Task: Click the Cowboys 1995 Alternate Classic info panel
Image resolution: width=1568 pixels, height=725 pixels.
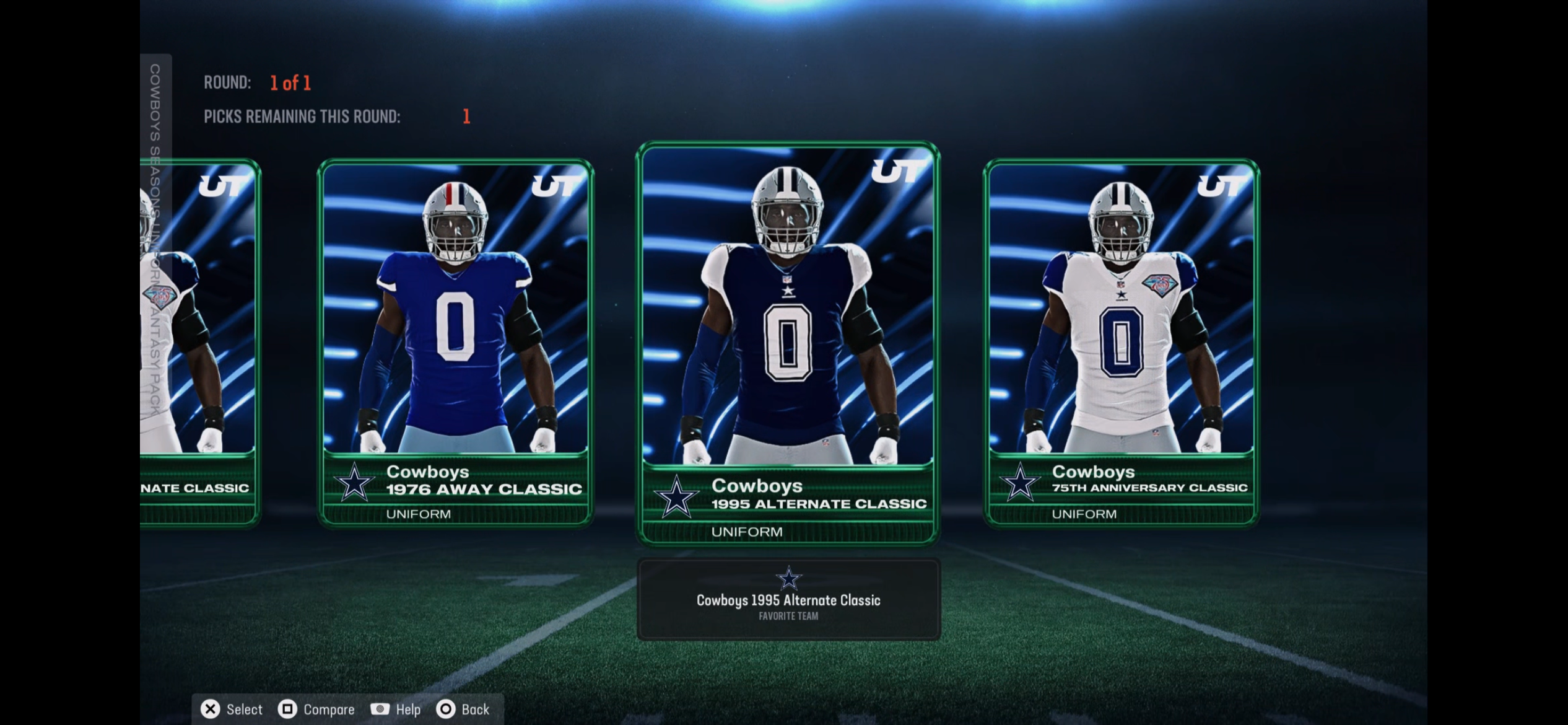Action: [x=788, y=599]
